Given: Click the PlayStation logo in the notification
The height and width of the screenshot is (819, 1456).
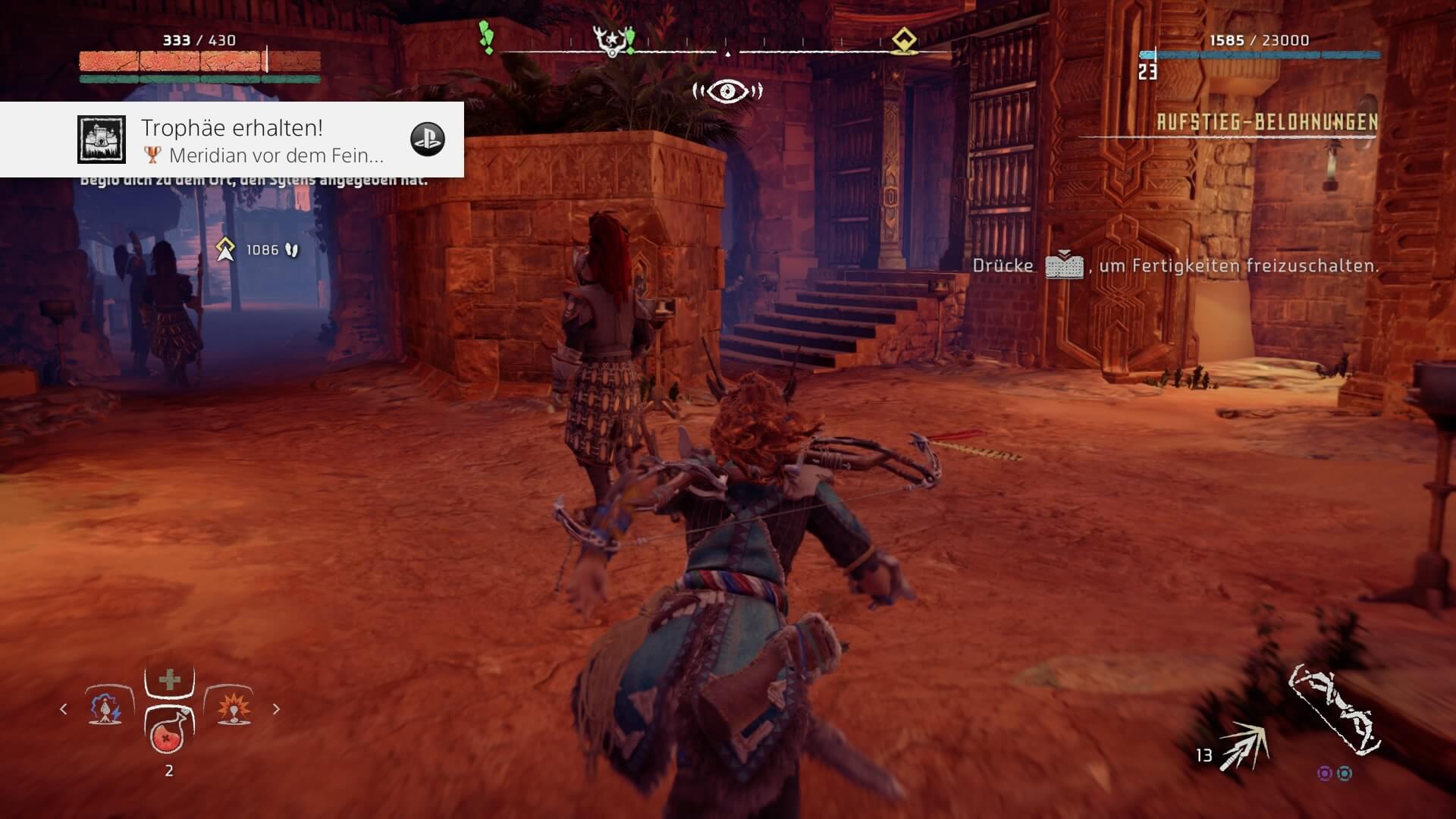Looking at the screenshot, I should coord(427,140).
